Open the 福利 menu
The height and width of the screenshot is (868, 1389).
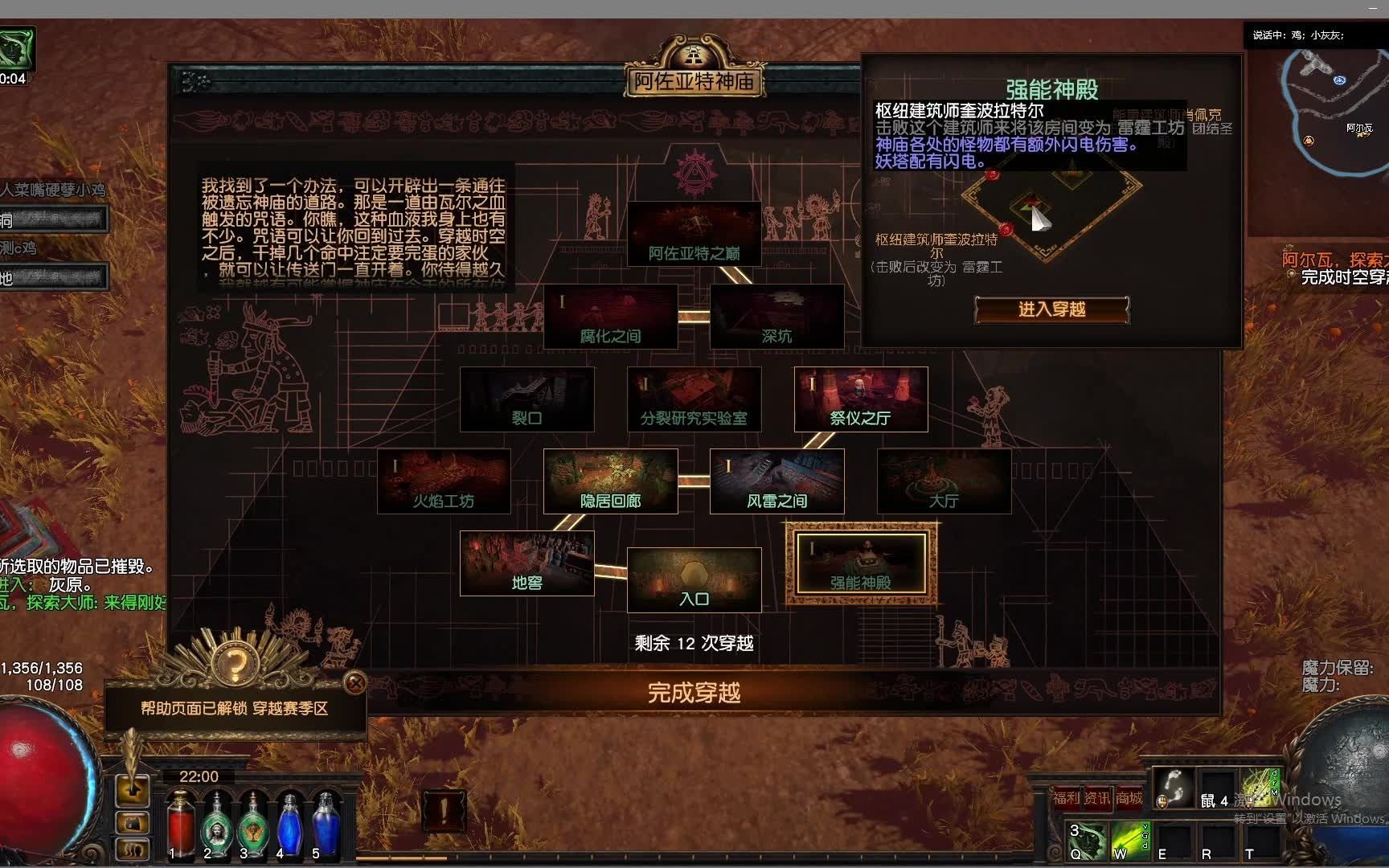pos(1065,797)
